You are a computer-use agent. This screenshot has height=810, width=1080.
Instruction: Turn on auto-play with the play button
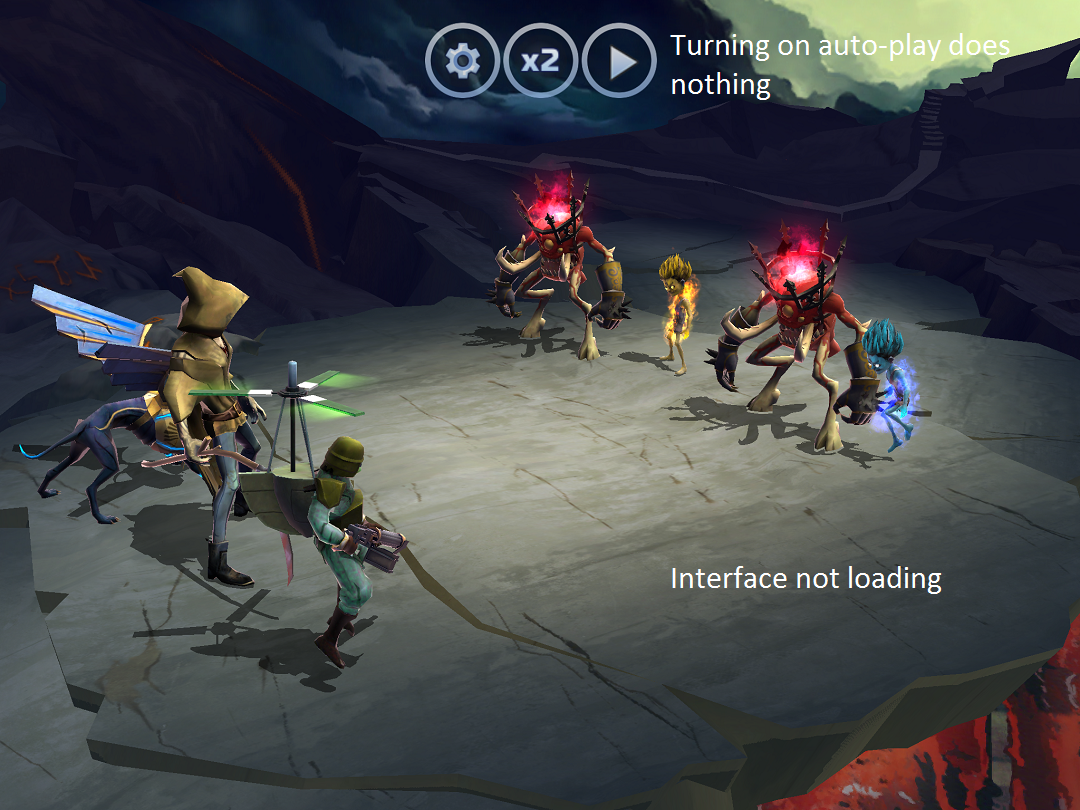click(619, 62)
